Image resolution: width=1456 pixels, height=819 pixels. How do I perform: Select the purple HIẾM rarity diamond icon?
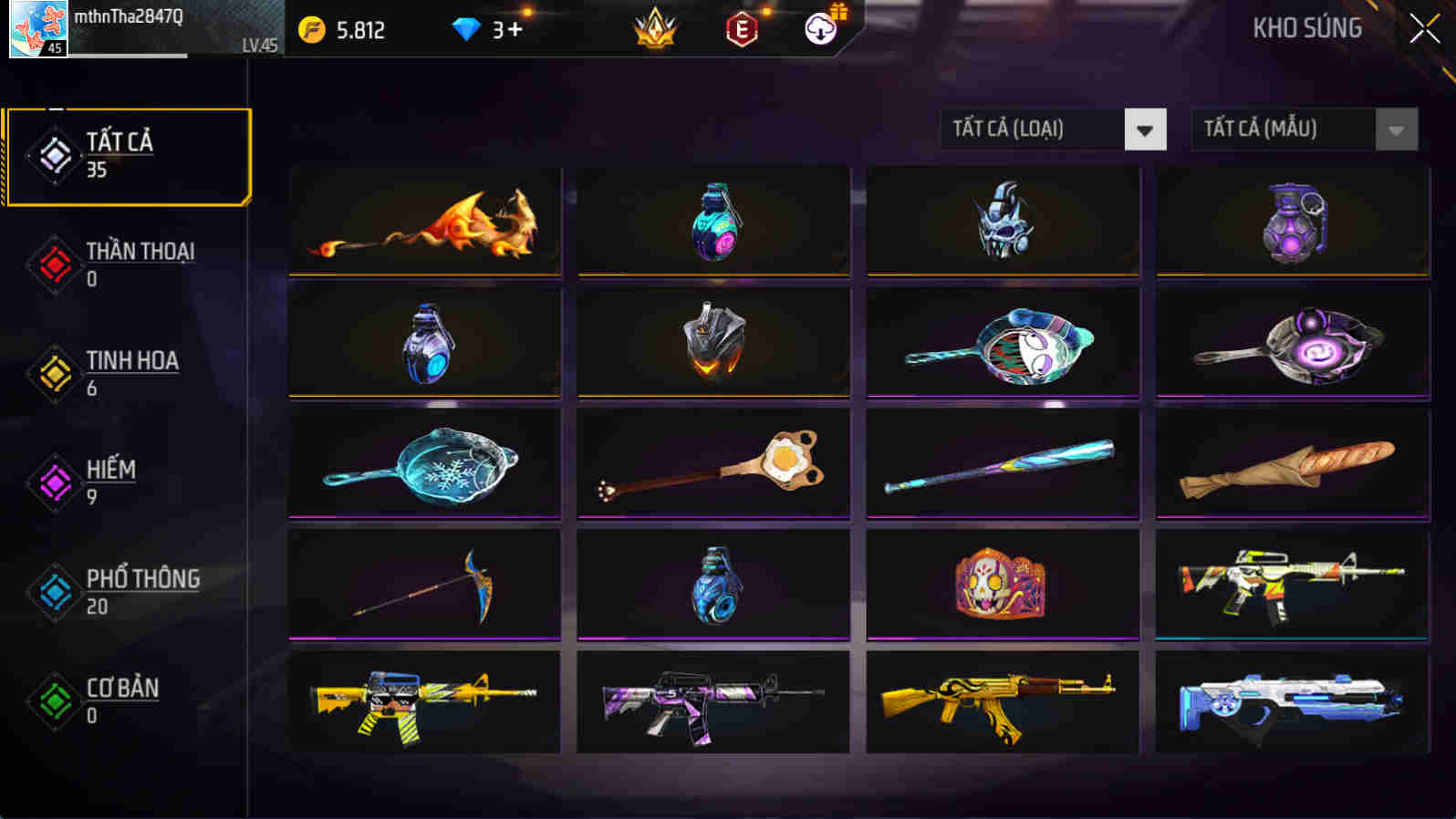coord(52,483)
